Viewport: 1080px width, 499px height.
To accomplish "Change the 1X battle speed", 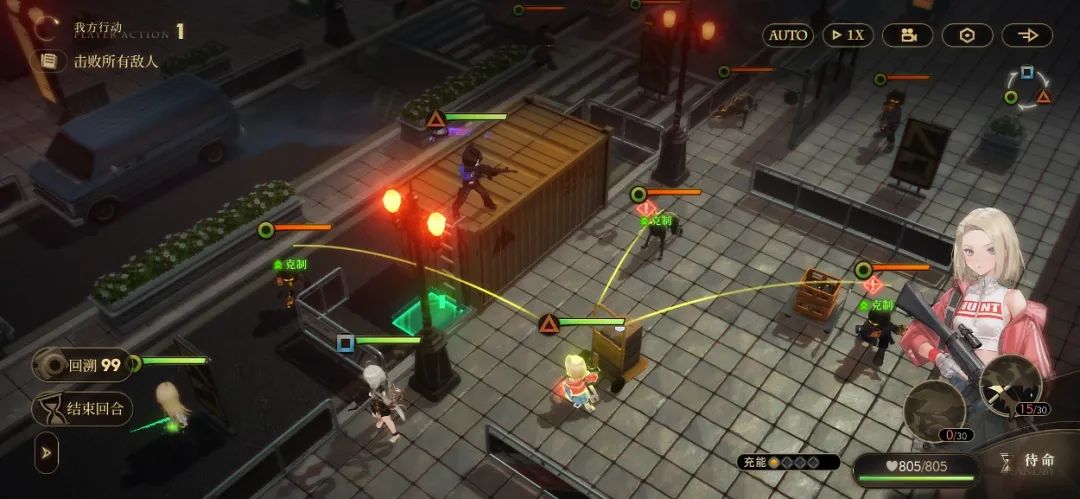I will pyautogui.click(x=848, y=35).
